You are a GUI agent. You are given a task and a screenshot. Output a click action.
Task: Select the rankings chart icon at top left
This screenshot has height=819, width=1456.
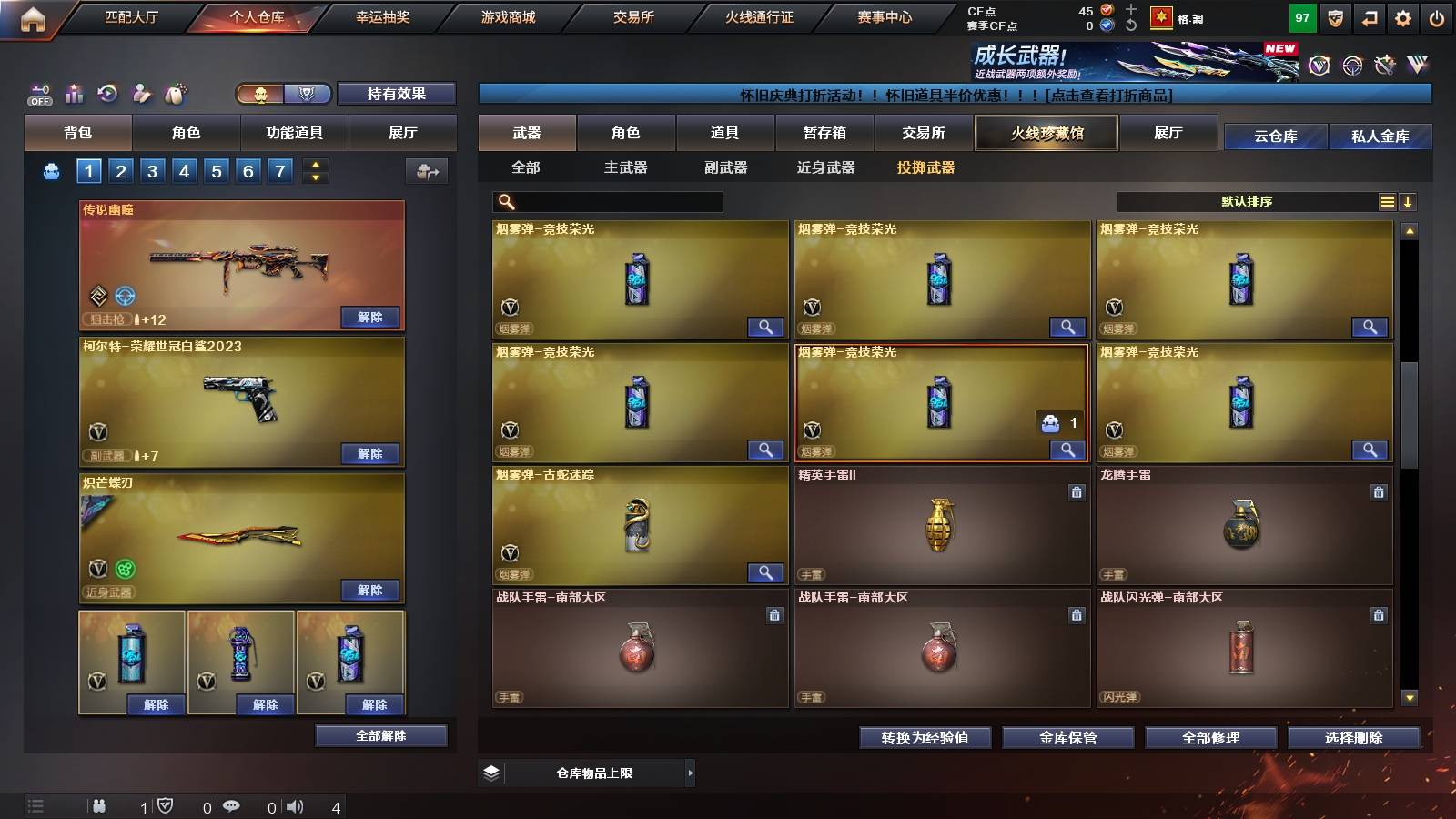pyautogui.click(x=74, y=93)
